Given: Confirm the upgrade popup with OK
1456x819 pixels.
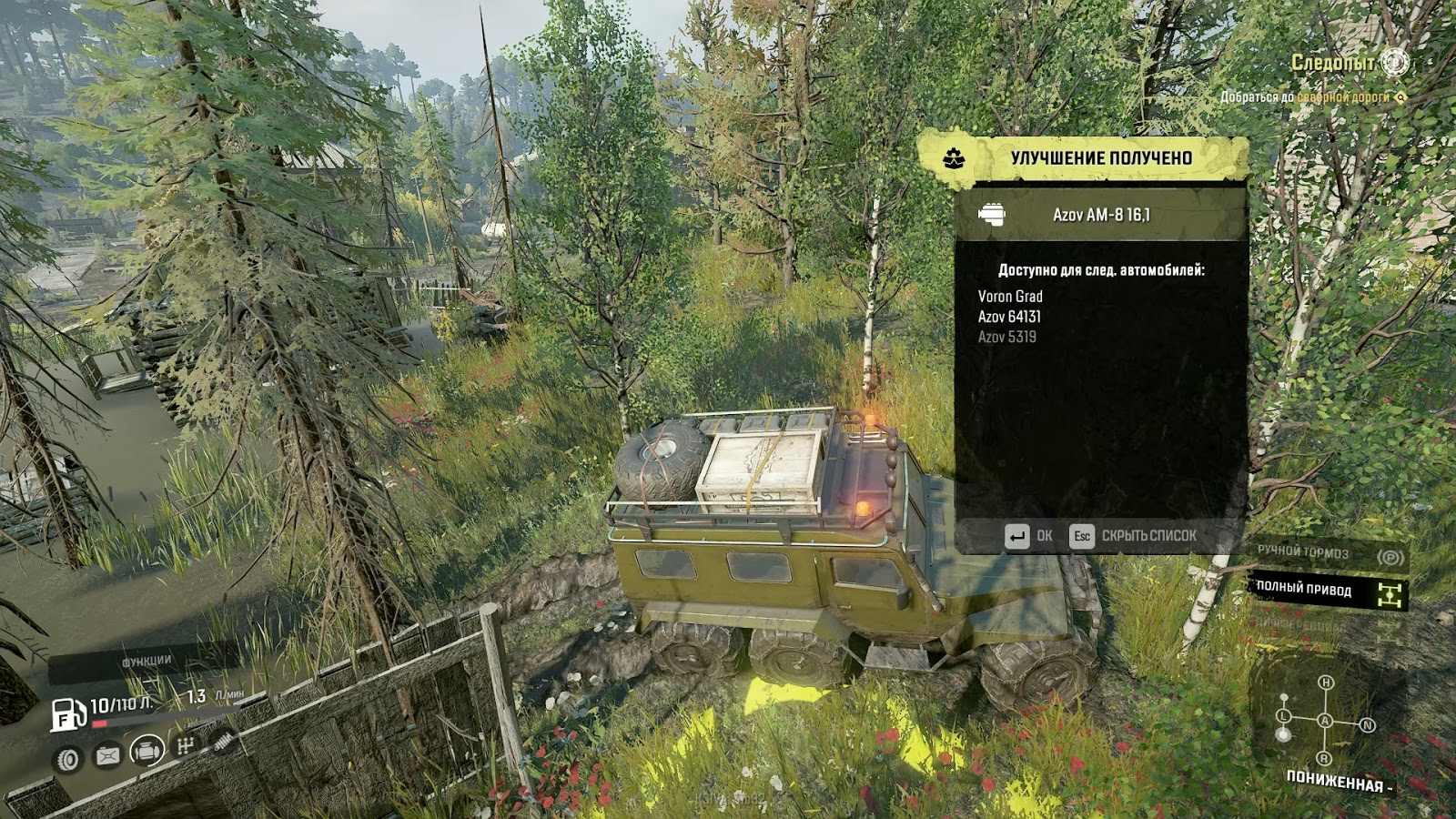Looking at the screenshot, I should [x=1029, y=536].
